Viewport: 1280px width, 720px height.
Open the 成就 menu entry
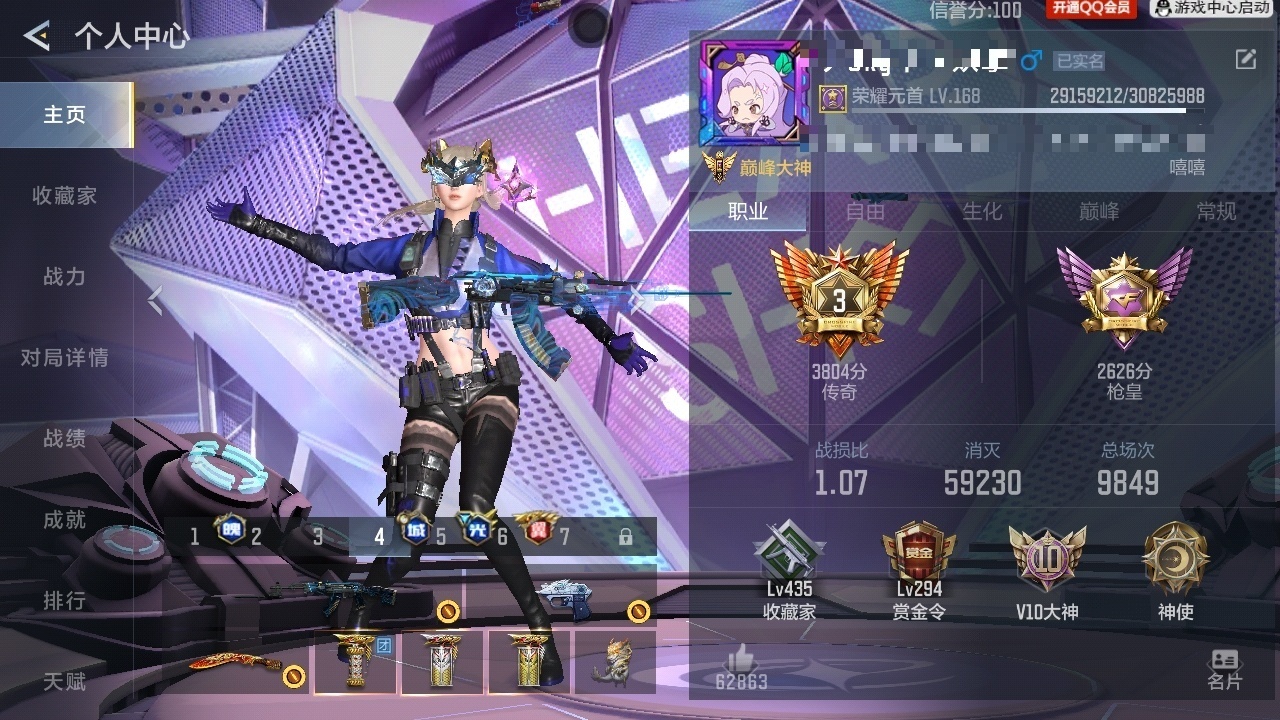point(65,520)
